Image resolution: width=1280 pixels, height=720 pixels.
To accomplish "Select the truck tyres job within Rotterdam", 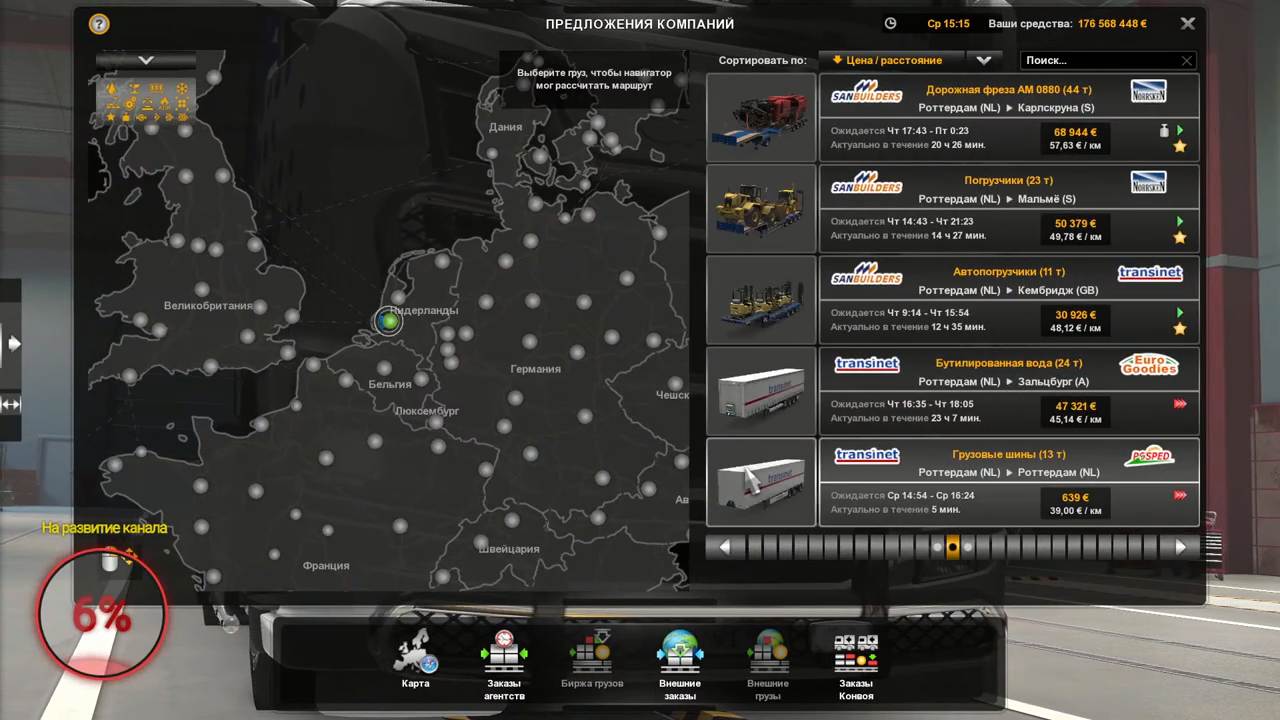I will [x=1008, y=482].
